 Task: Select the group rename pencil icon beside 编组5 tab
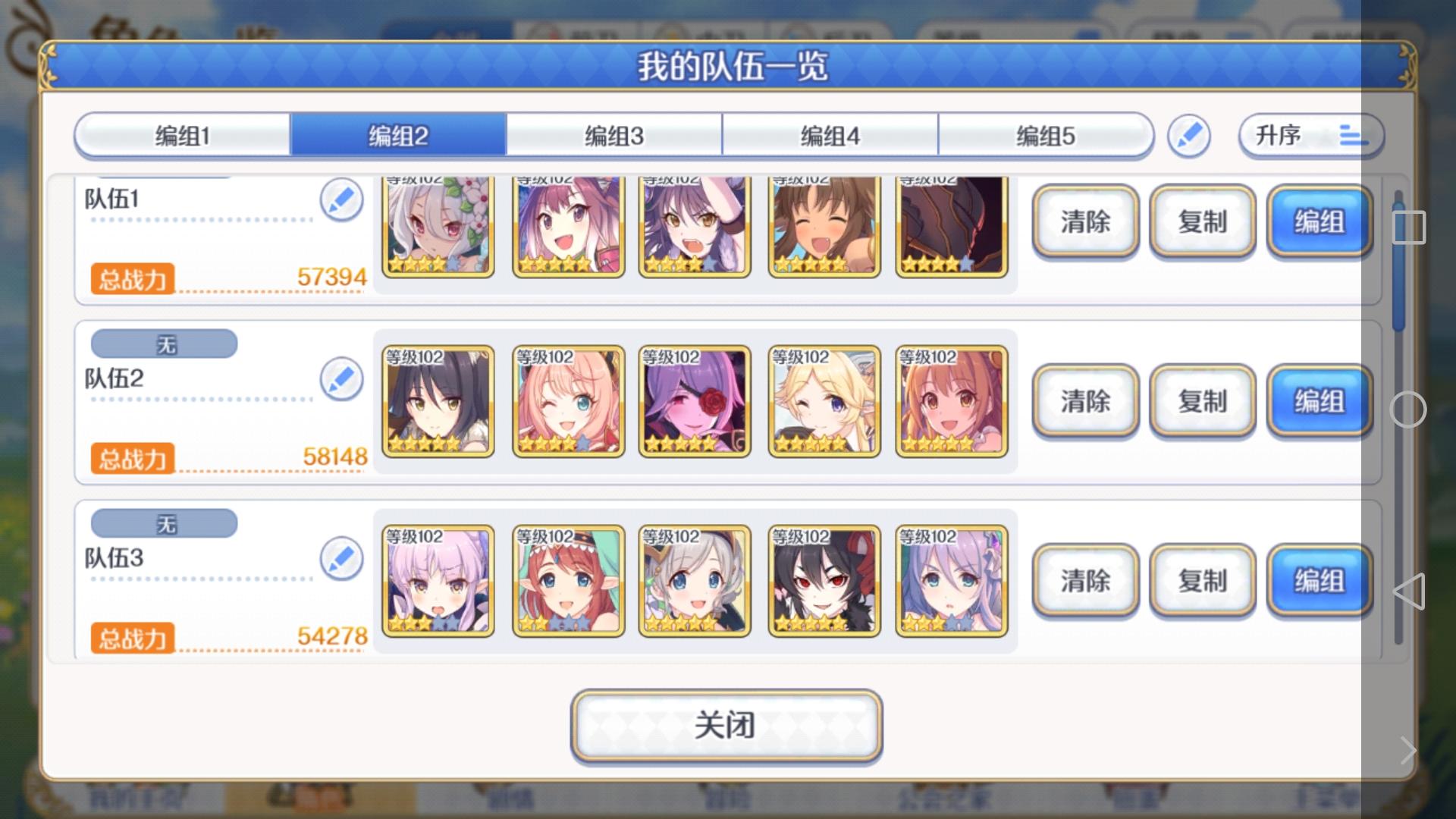pos(1189,134)
